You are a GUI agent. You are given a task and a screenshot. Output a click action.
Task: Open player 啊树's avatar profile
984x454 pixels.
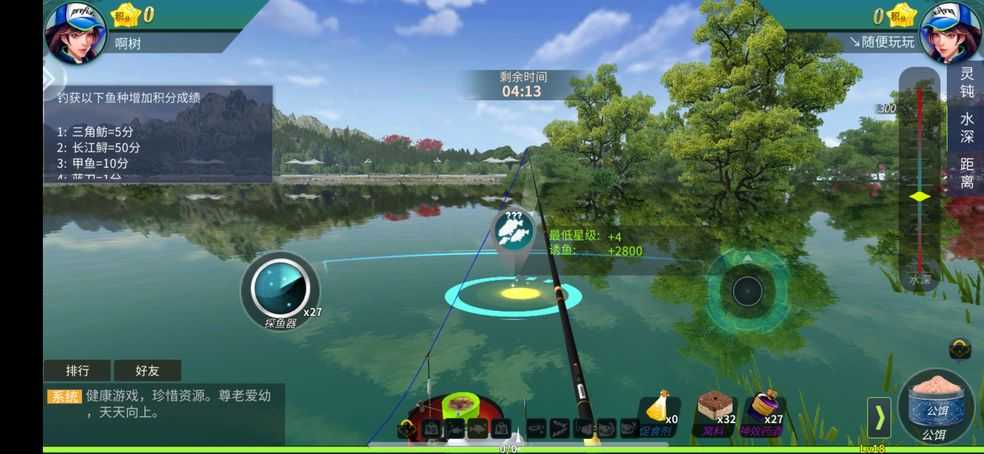tap(75, 30)
